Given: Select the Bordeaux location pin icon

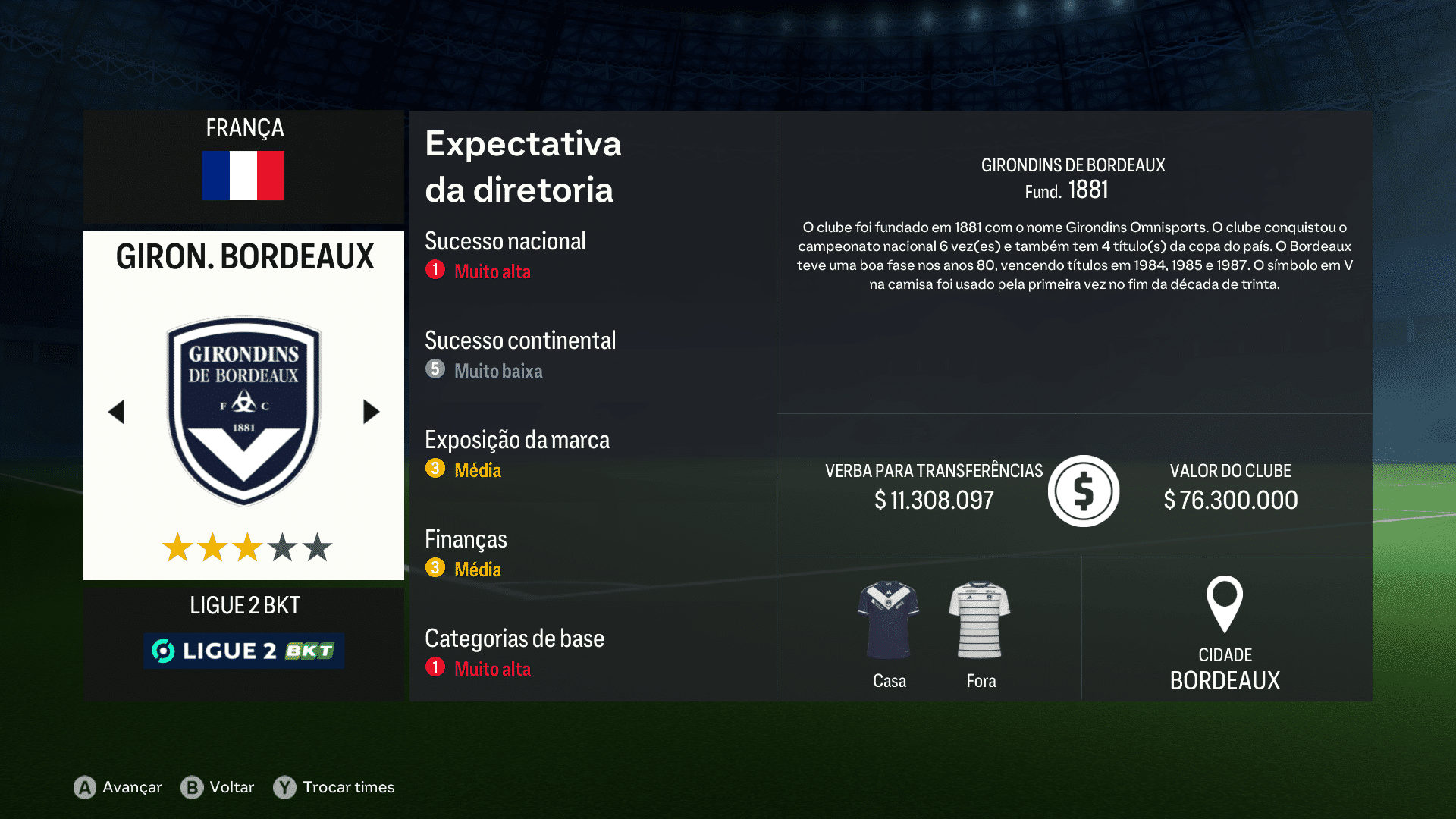Looking at the screenshot, I should (x=1225, y=605).
